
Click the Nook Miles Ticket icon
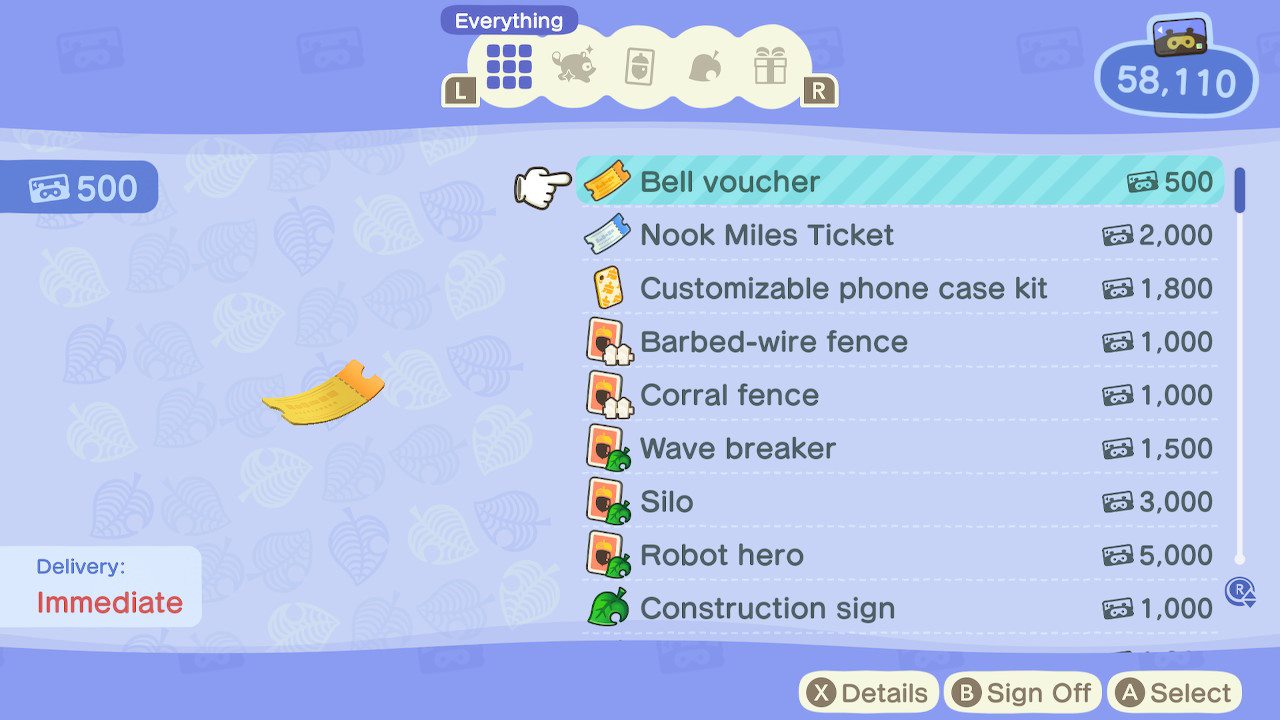610,235
